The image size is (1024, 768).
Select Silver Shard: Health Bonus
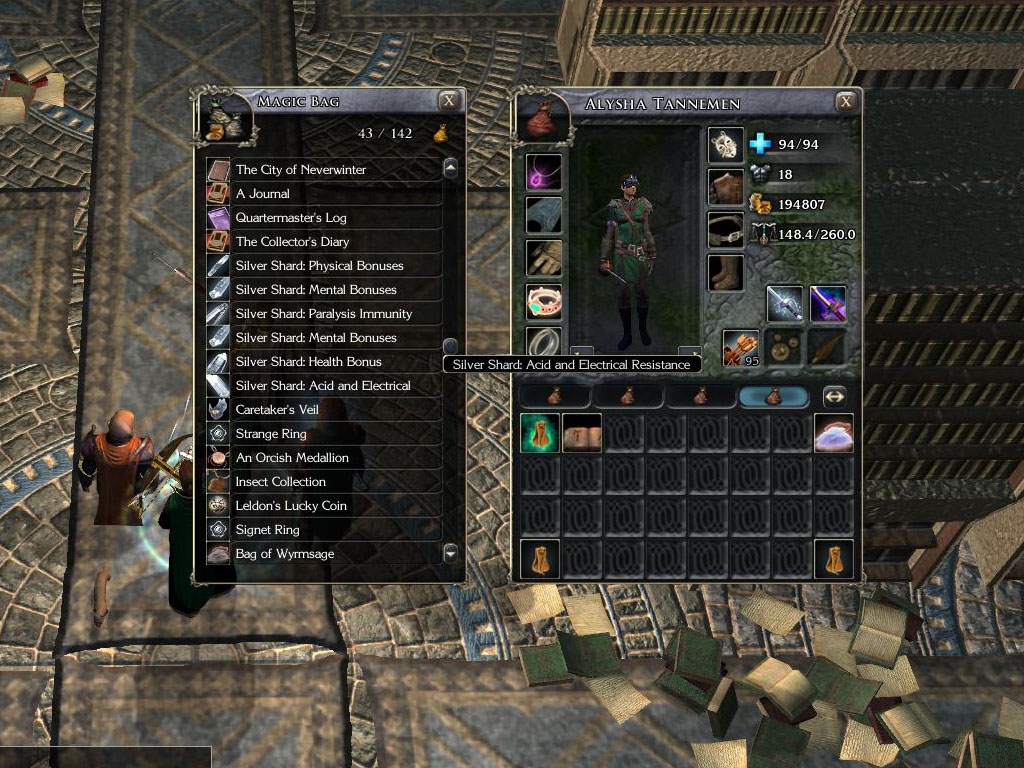[x=308, y=362]
